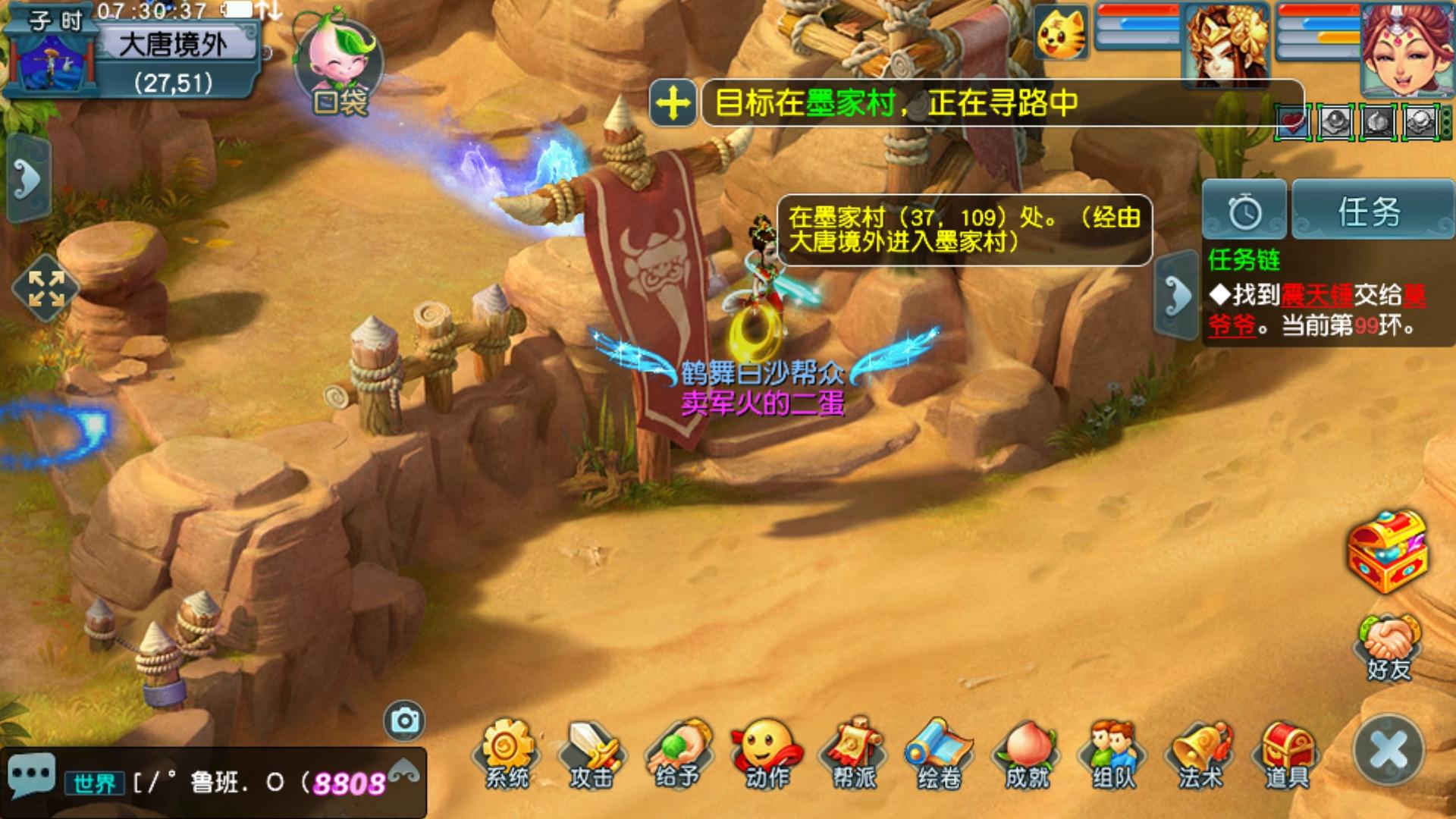1456x819 pixels.
Task: Click the yellow plus button by pathfinding notice
Action: pos(673,102)
